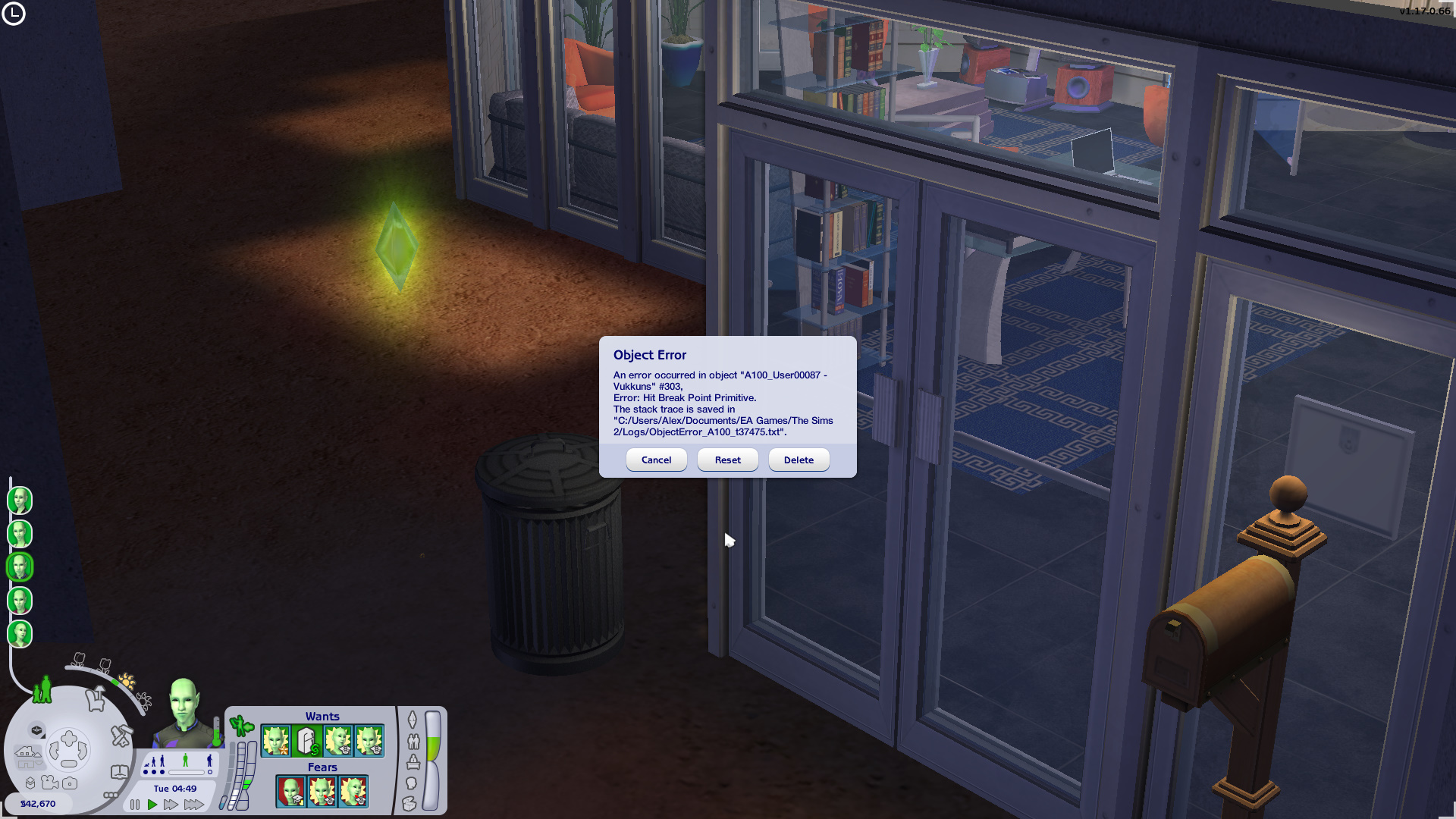1456x819 pixels.
Task: Open Live mode with the family icon
Action: click(x=42, y=689)
